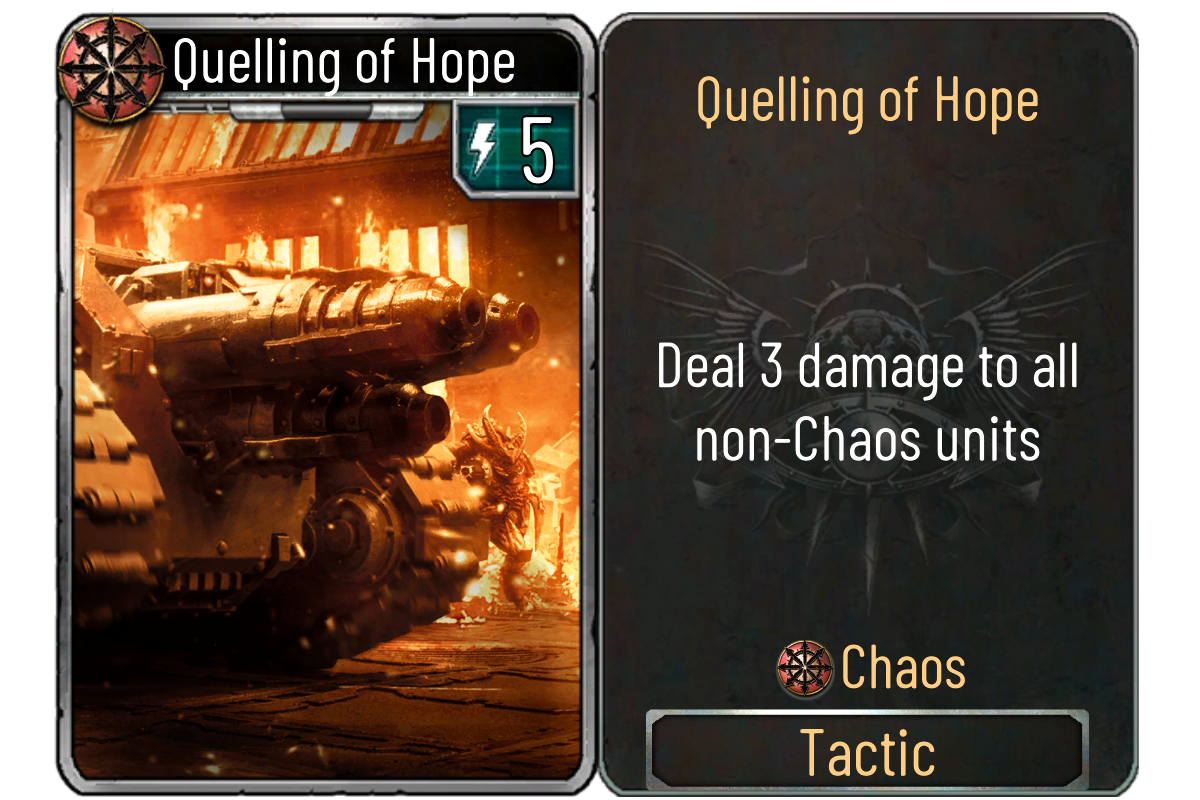
Task: Click the Tactic card type label
Action: point(867,752)
